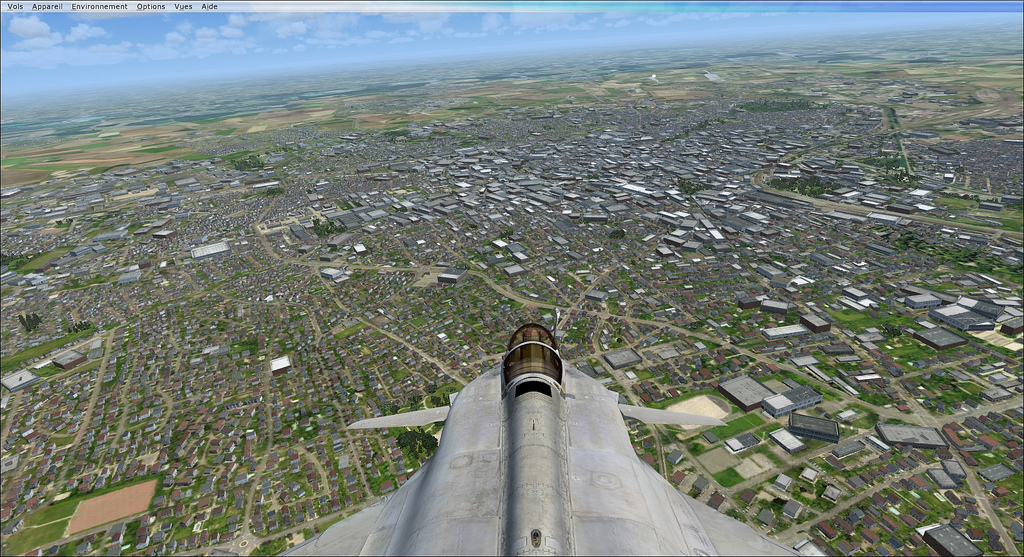
Task: Open the Vues menu
Action: coord(183,6)
